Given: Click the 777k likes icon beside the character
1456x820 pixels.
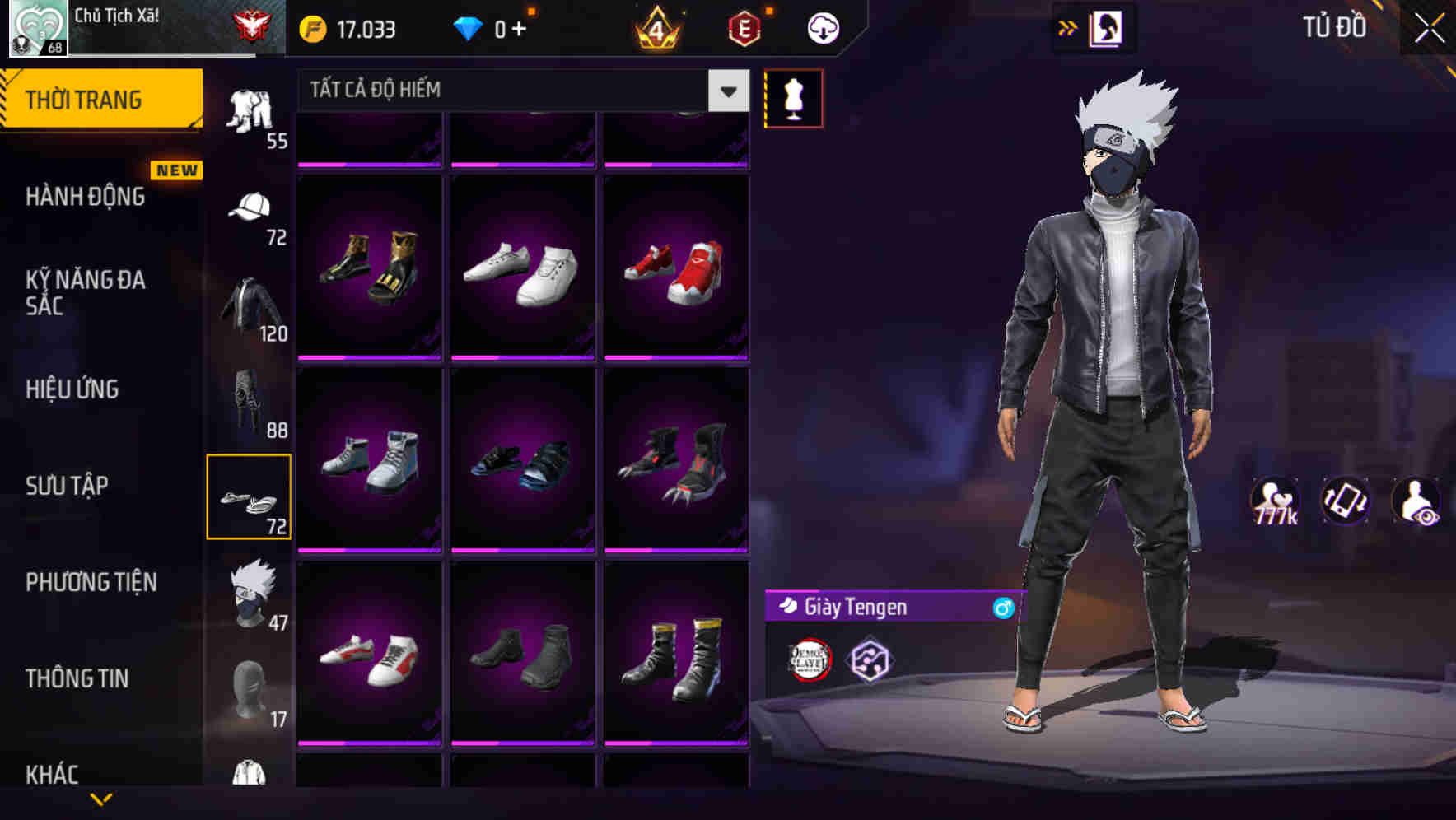Looking at the screenshot, I should 1274,498.
